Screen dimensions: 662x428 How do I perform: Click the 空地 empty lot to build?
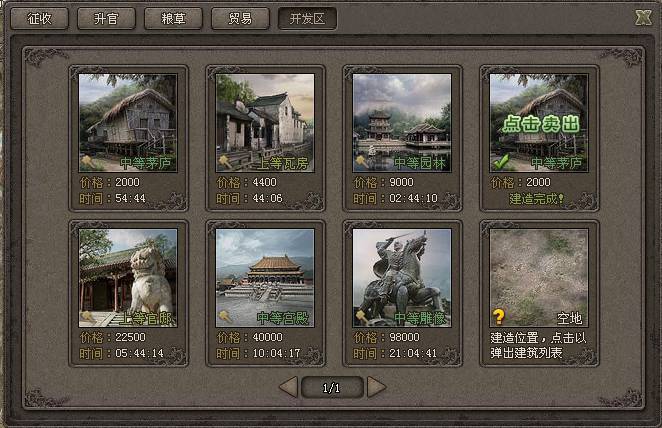click(x=539, y=277)
